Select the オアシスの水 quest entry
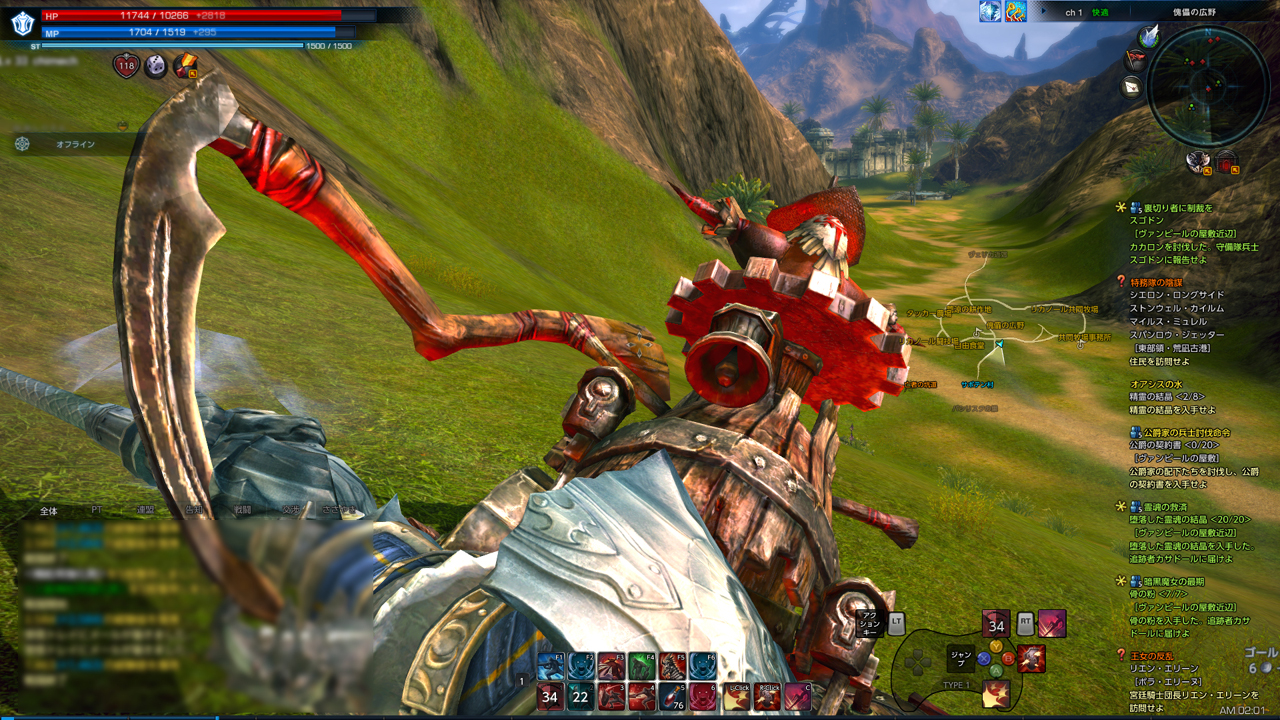 pyautogui.click(x=1158, y=383)
